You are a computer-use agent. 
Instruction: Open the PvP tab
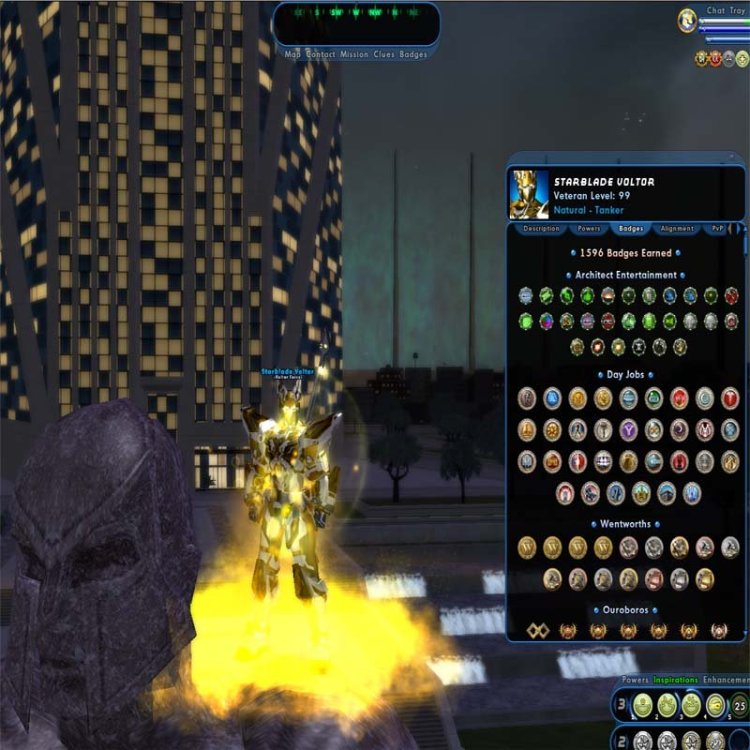point(718,229)
